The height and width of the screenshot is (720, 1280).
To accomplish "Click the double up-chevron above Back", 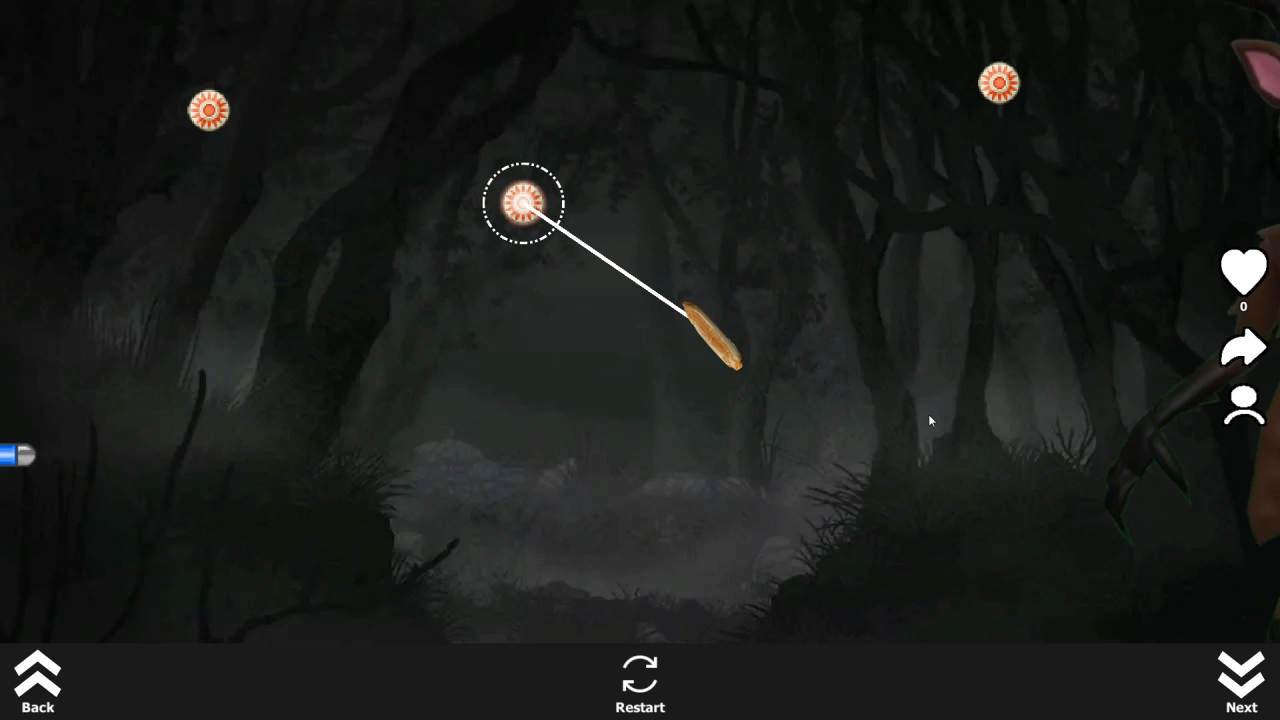I will pos(37,673).
